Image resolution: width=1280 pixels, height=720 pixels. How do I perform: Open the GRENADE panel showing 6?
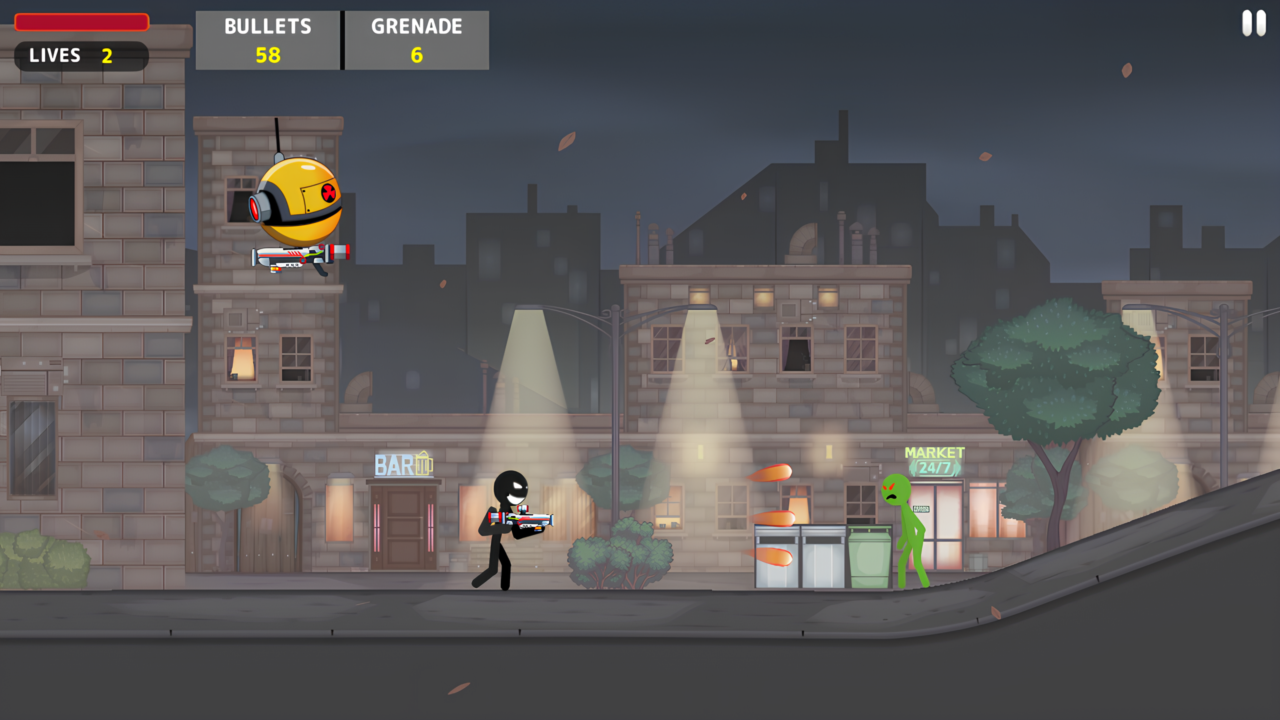pos(416,40)
